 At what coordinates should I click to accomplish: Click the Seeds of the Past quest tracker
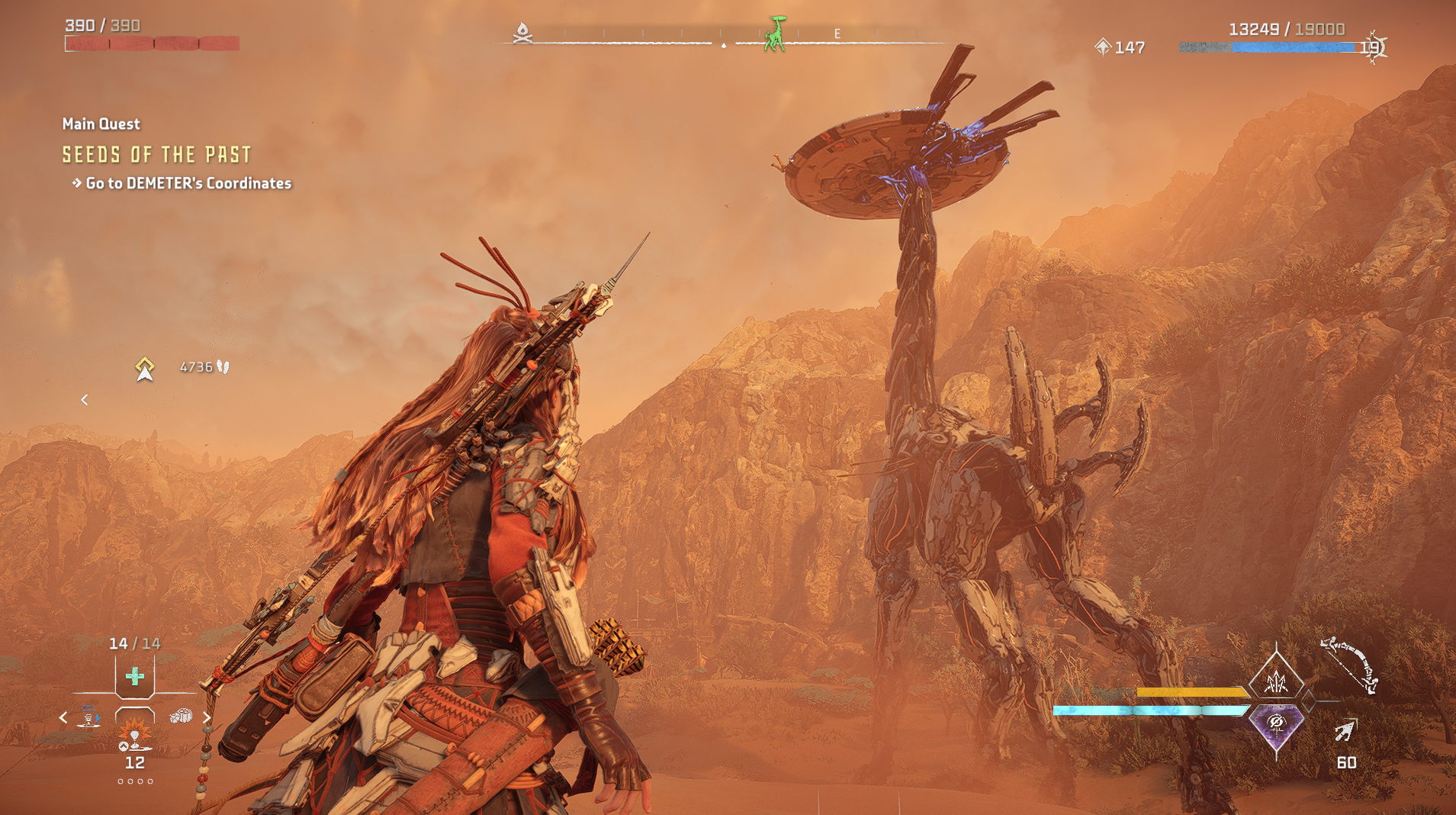click(156, 155)
